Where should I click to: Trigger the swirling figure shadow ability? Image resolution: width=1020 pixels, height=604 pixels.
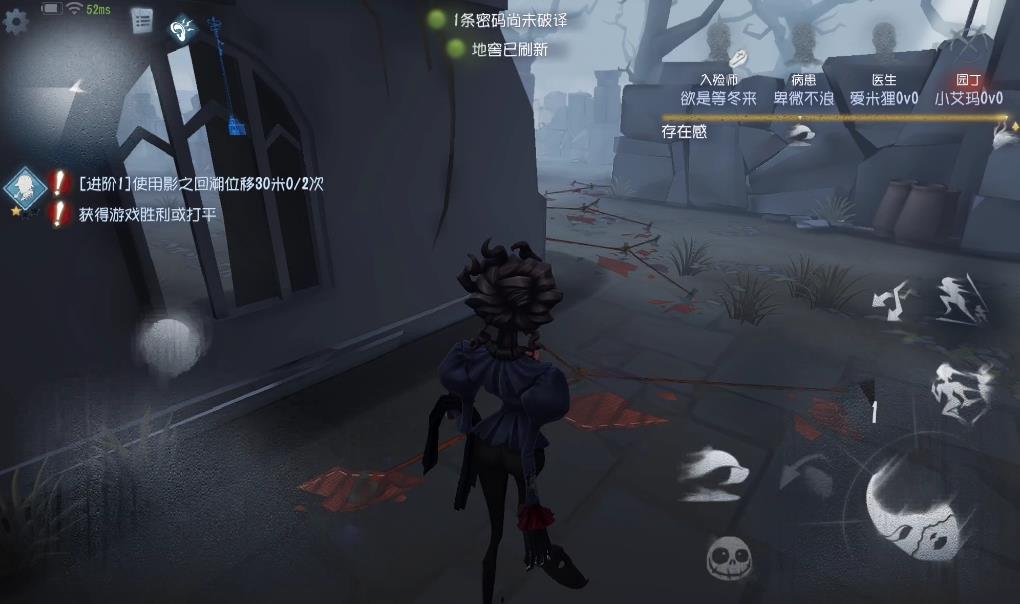point(959,387)
